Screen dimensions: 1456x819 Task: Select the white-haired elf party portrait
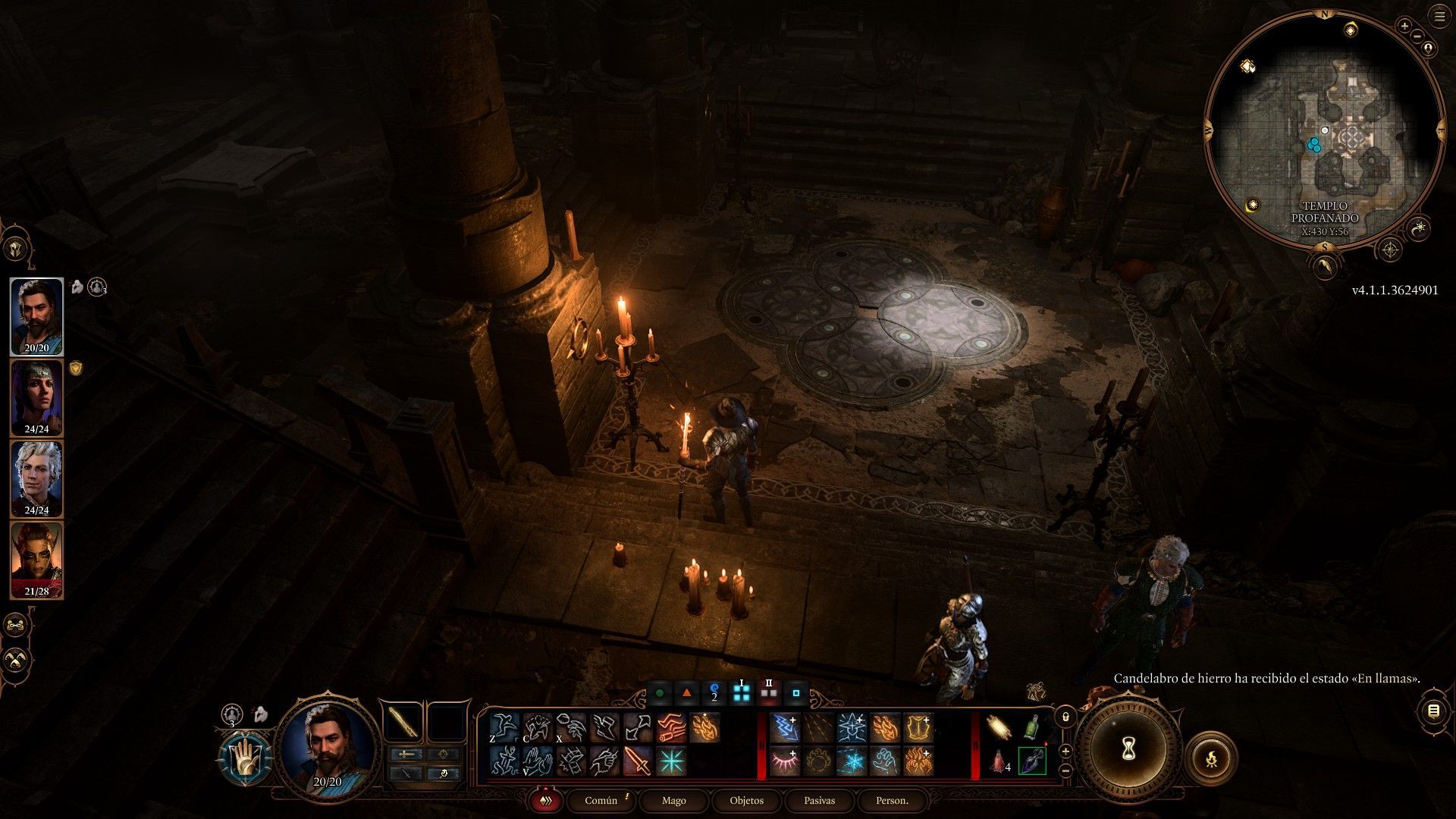tap(36, 479)
